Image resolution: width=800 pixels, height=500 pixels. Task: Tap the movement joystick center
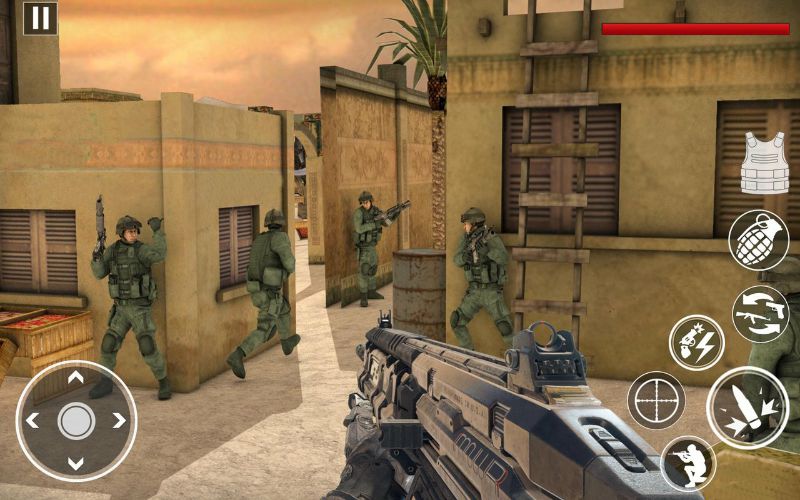pos(76,420)
